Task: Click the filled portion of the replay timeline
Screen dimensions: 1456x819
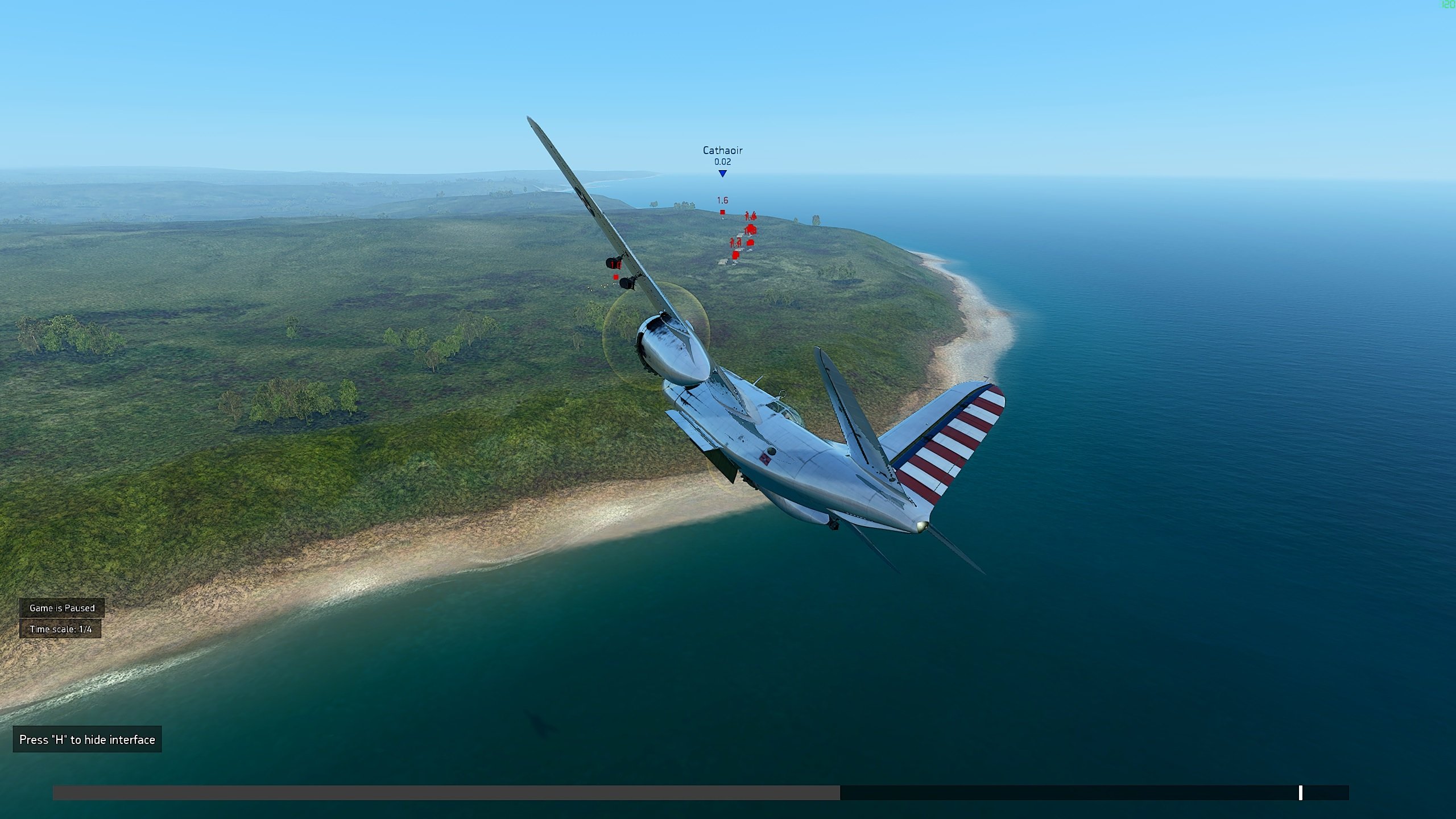Action: (x=446, y=793)
